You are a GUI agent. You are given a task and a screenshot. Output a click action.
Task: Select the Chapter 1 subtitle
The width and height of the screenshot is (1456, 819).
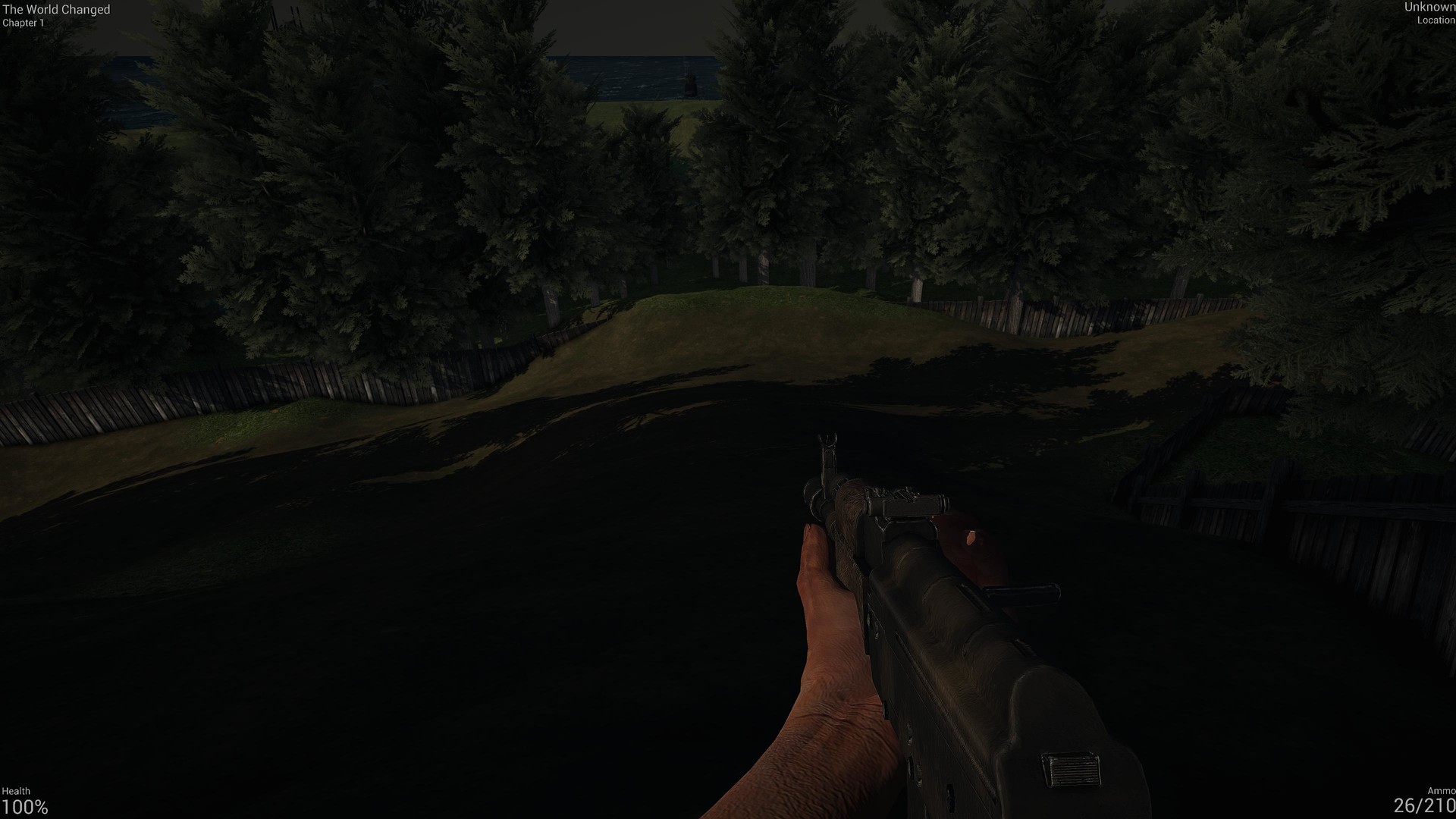point(24,22)
